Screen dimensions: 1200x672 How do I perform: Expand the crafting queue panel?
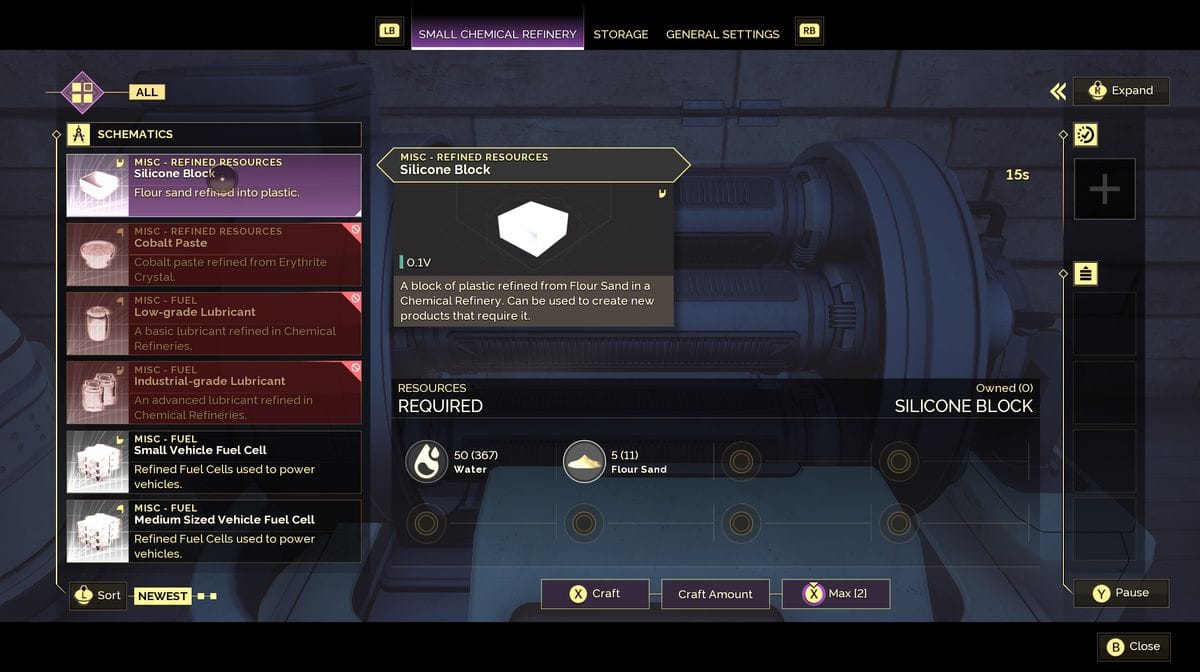1121,91
